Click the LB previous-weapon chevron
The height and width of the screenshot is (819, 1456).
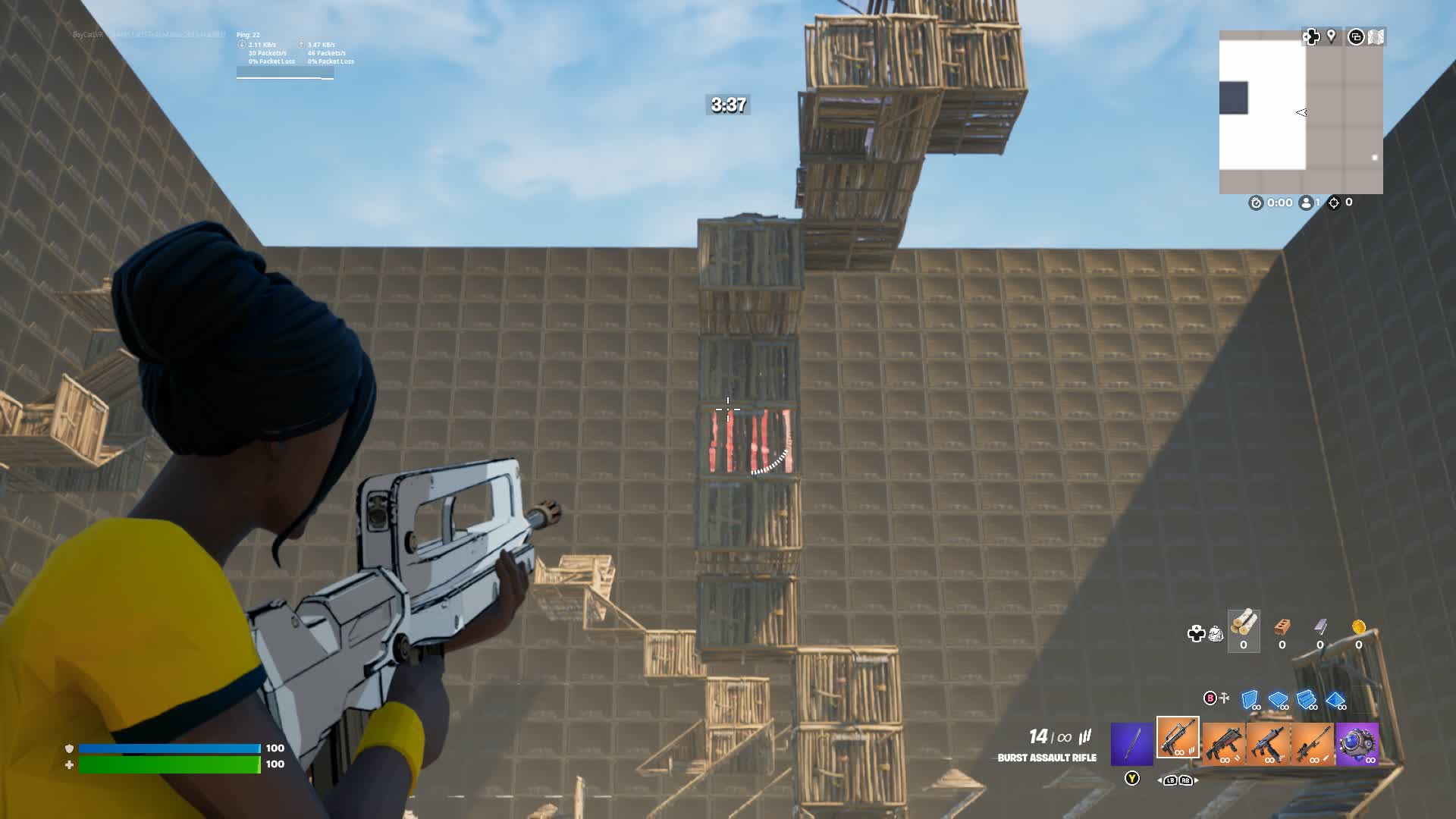1171,780
